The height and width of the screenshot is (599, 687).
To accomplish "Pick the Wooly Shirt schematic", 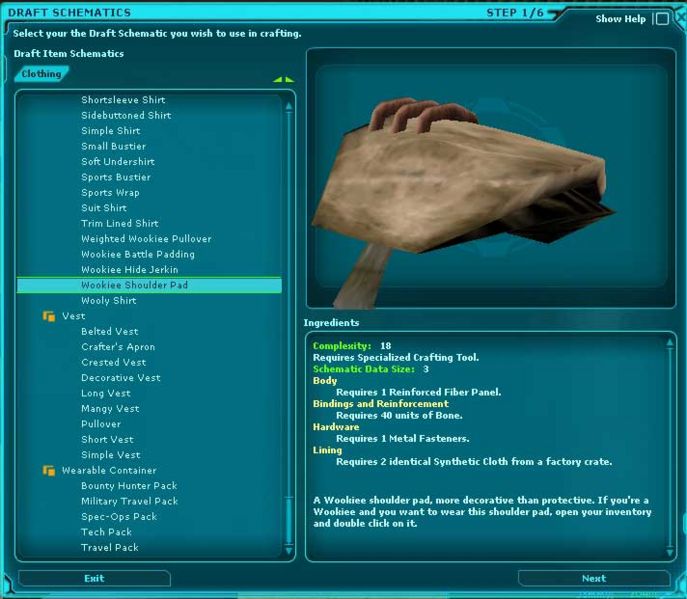I will (109, 301).
